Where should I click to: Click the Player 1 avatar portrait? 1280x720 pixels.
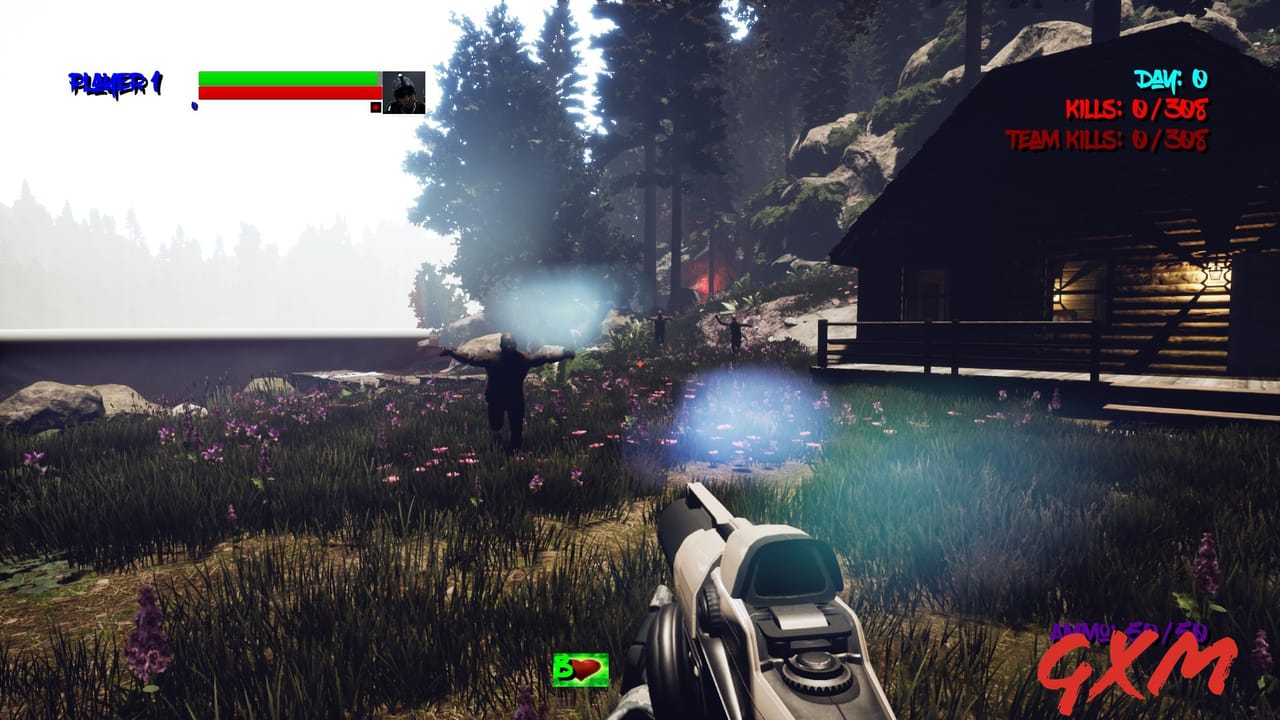point(404,92)
